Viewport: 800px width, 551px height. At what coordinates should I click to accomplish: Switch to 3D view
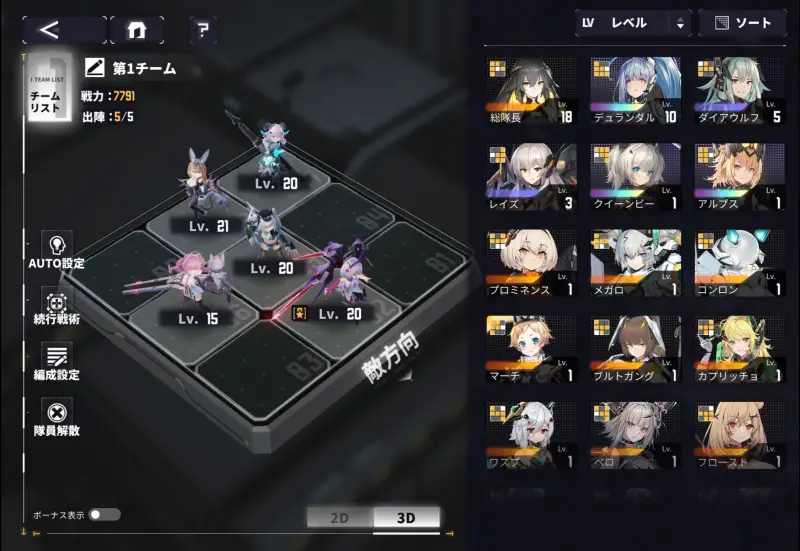pos(406,518)
